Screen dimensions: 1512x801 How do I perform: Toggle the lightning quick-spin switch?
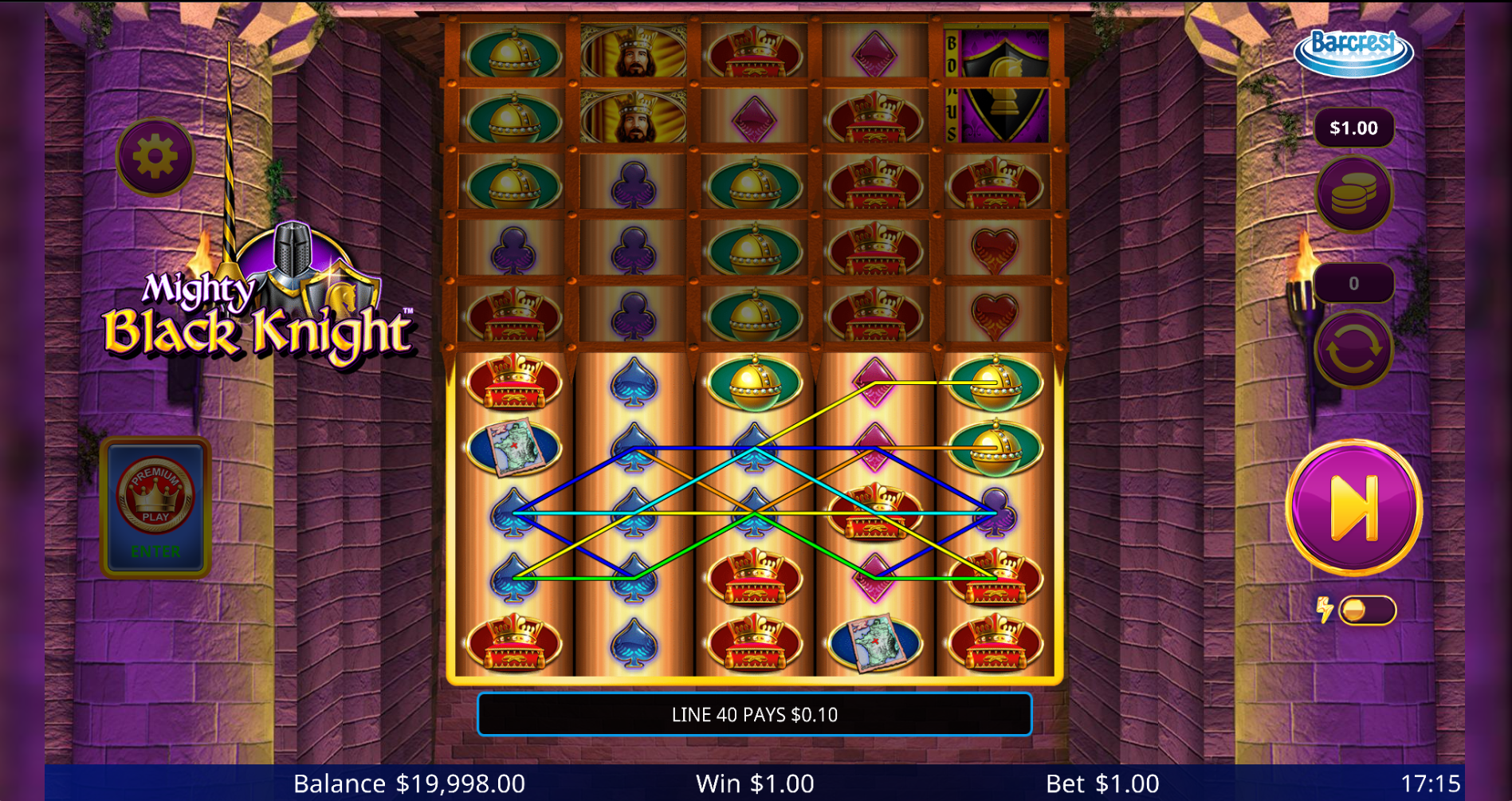click(1366, 611)
